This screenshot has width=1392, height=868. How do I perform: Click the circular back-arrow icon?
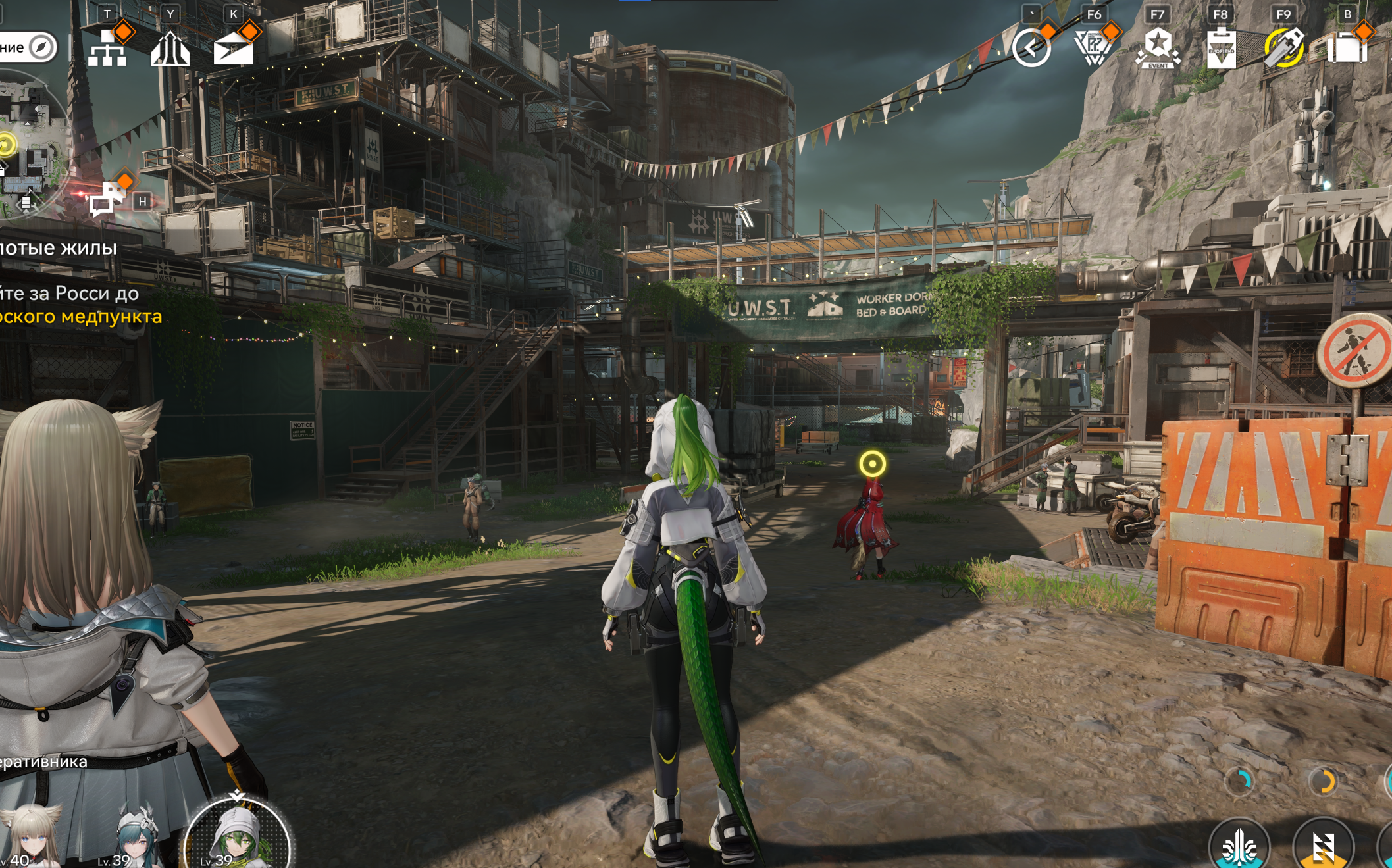point(1031,48)
